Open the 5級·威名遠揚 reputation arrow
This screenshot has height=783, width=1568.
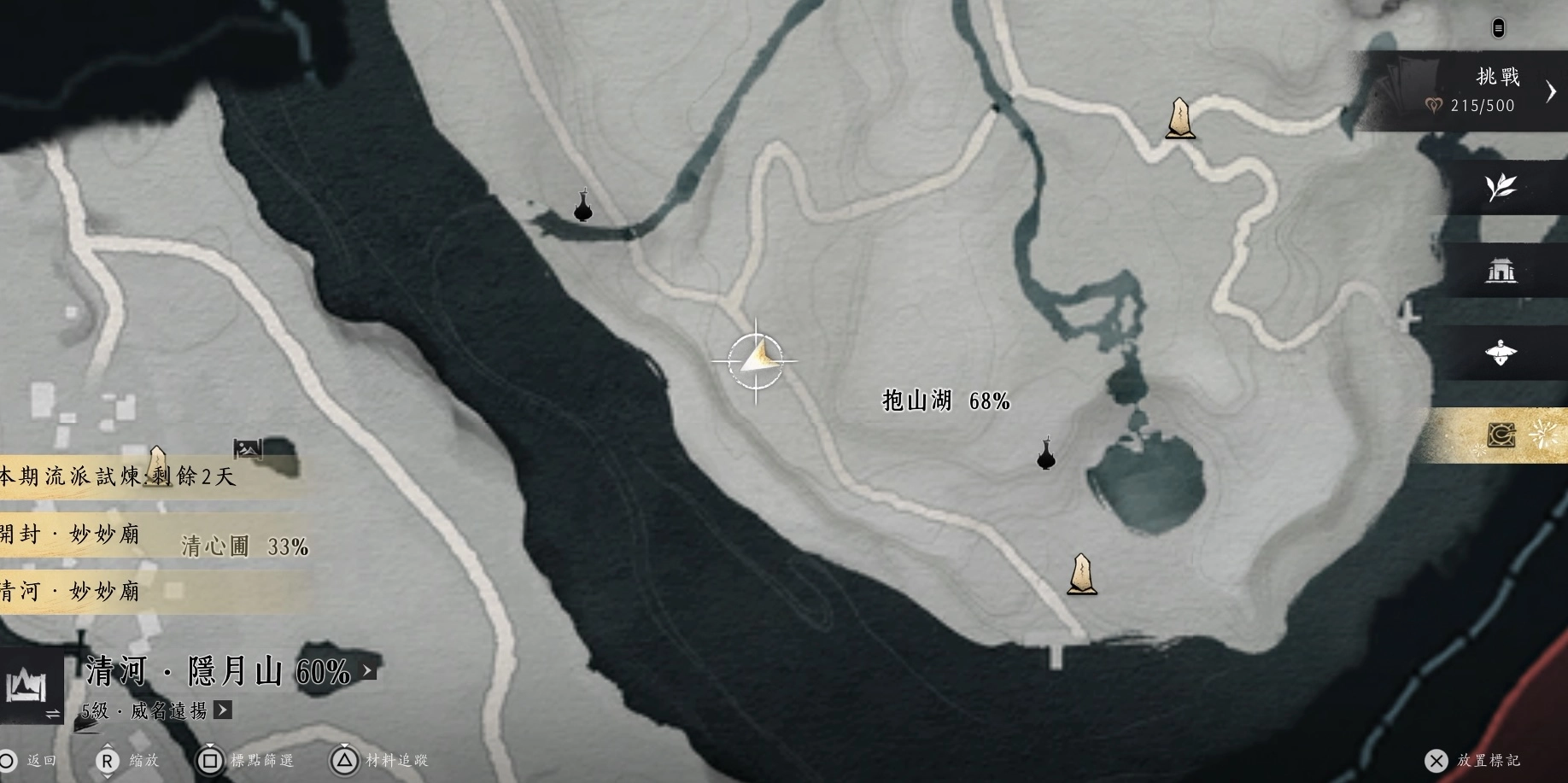tap(223, 710)
